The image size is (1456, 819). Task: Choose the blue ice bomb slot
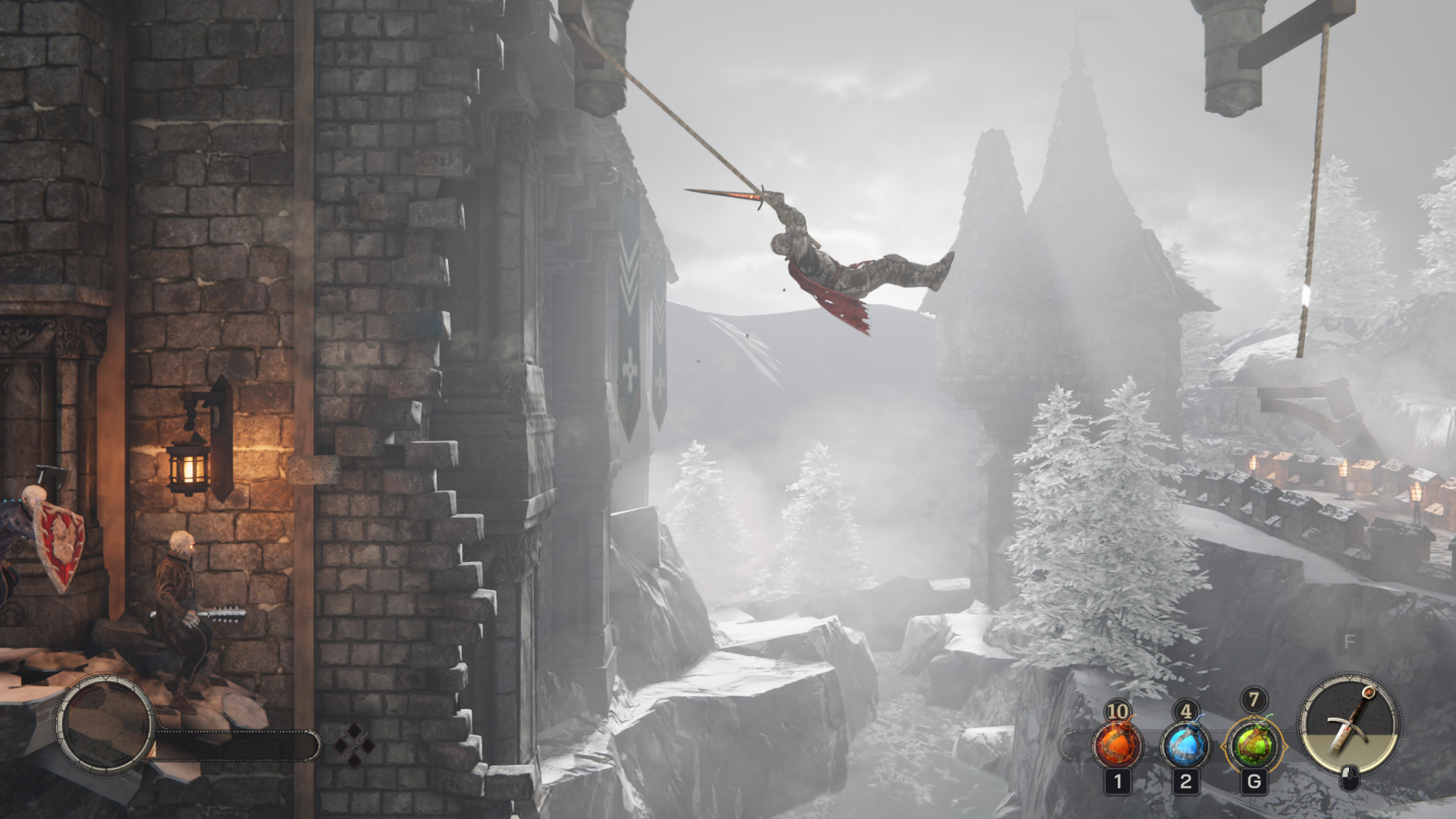coord(1185,745)
